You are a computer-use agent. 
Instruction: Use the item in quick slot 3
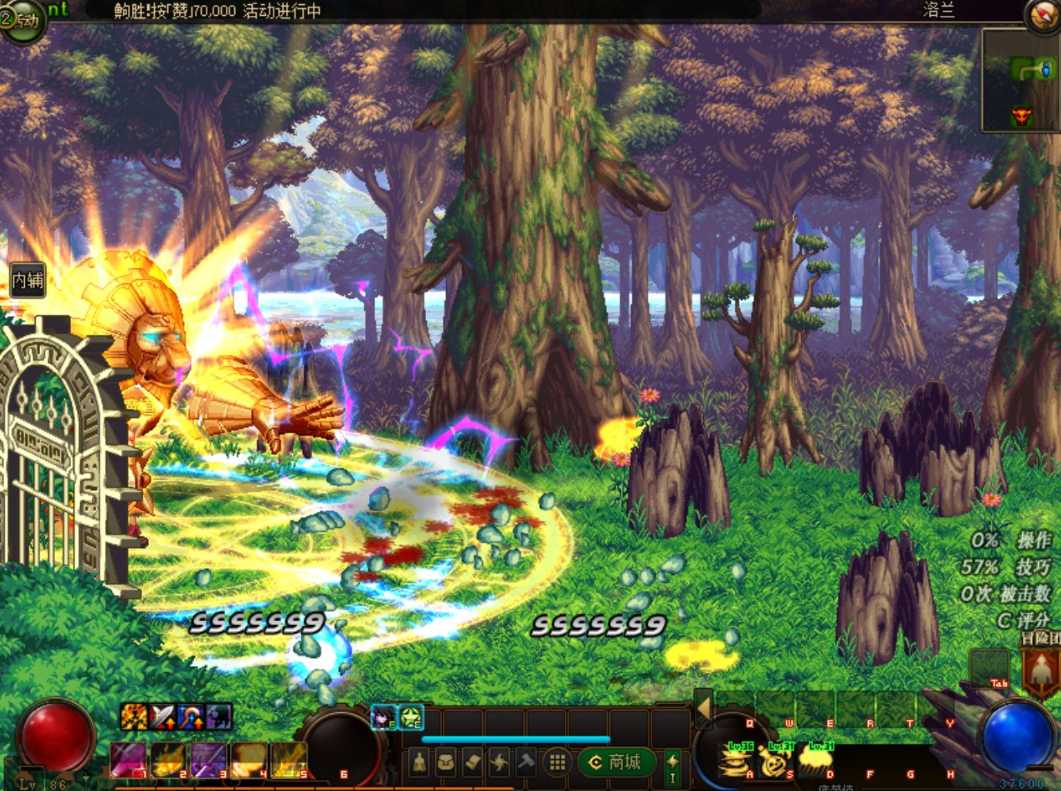[209, 761]
